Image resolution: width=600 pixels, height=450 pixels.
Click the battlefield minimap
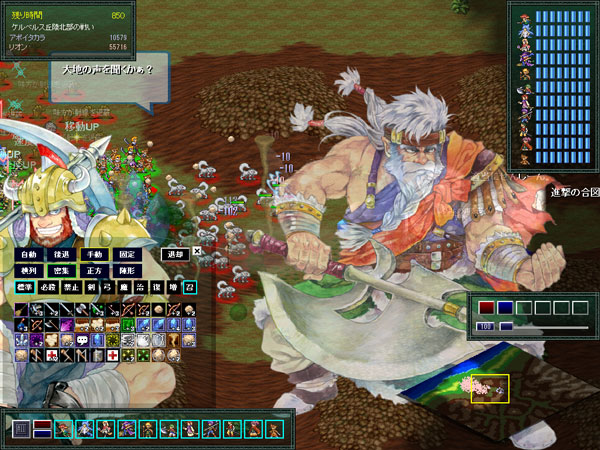pyautogui.click(x=490, y=388)
